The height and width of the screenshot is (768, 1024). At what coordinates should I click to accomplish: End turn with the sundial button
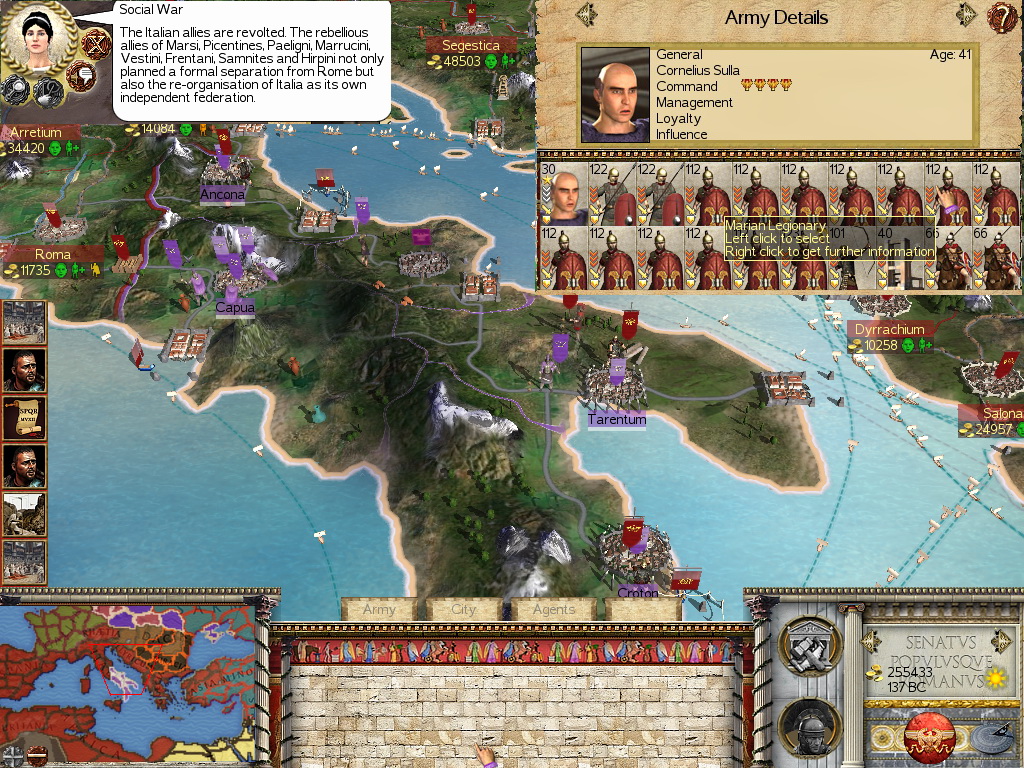[989, 738]
